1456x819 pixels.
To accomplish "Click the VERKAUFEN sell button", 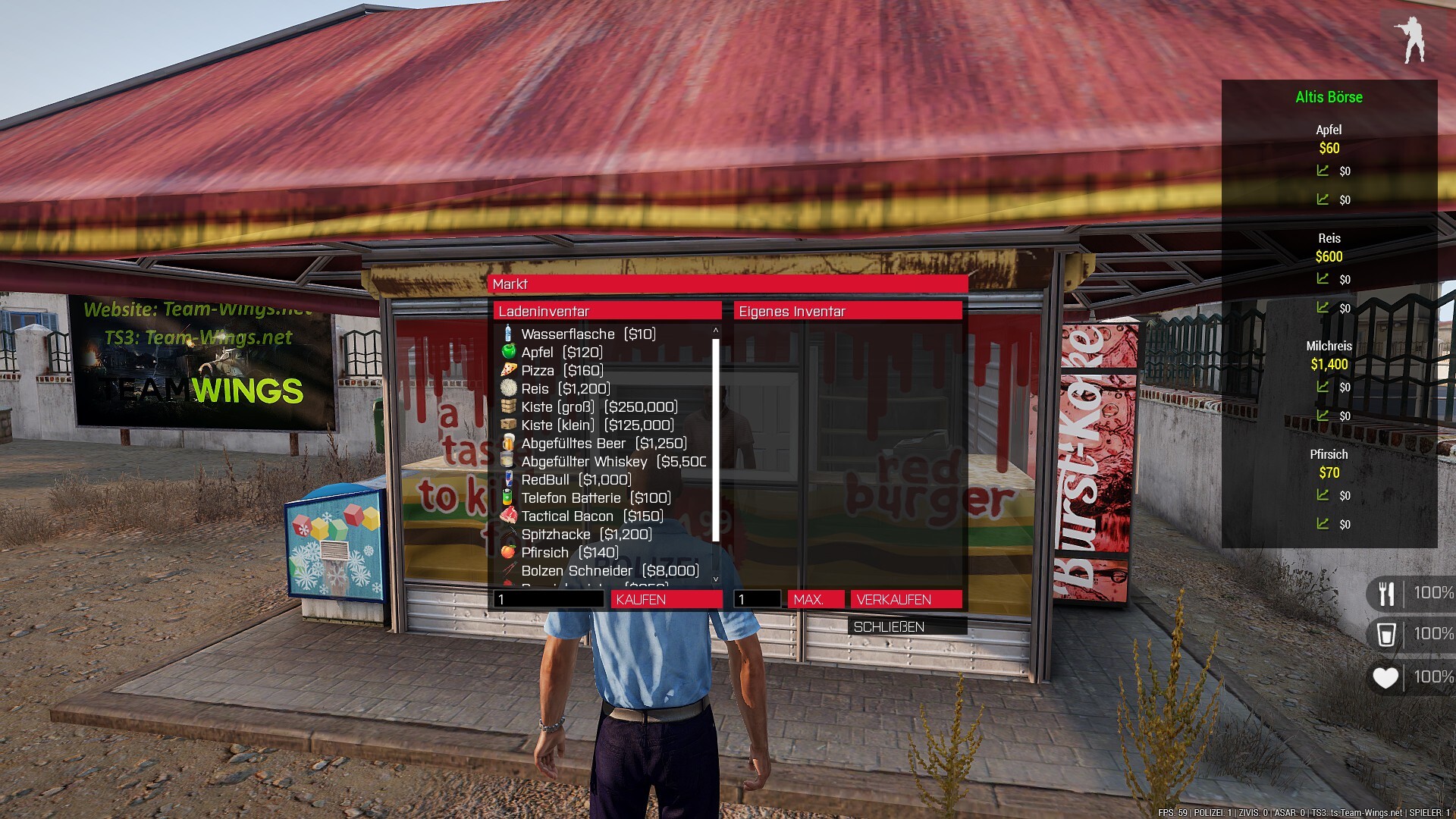I will point(905,600).
